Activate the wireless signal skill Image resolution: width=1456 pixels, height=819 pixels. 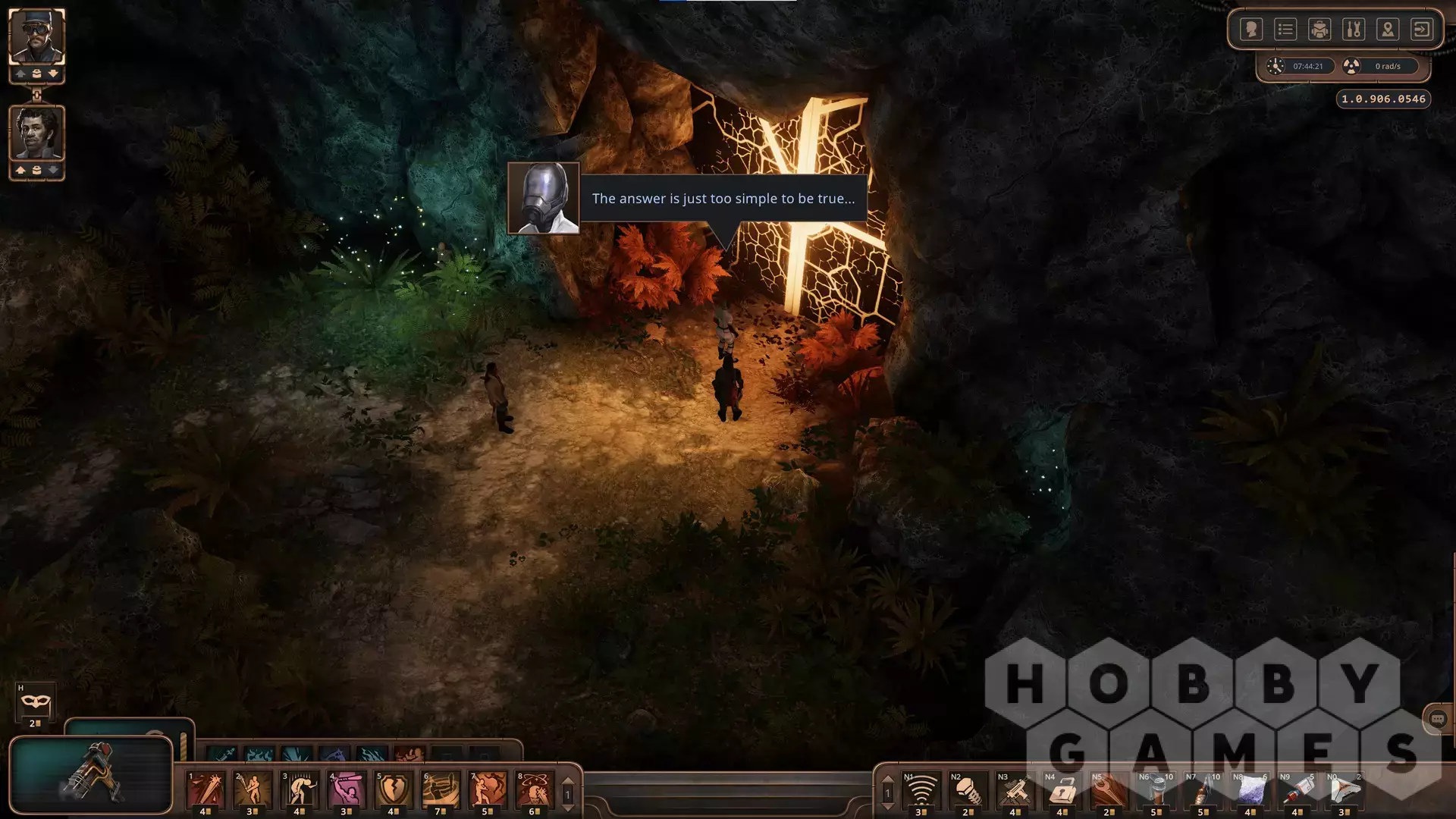[x=921, y=790]
